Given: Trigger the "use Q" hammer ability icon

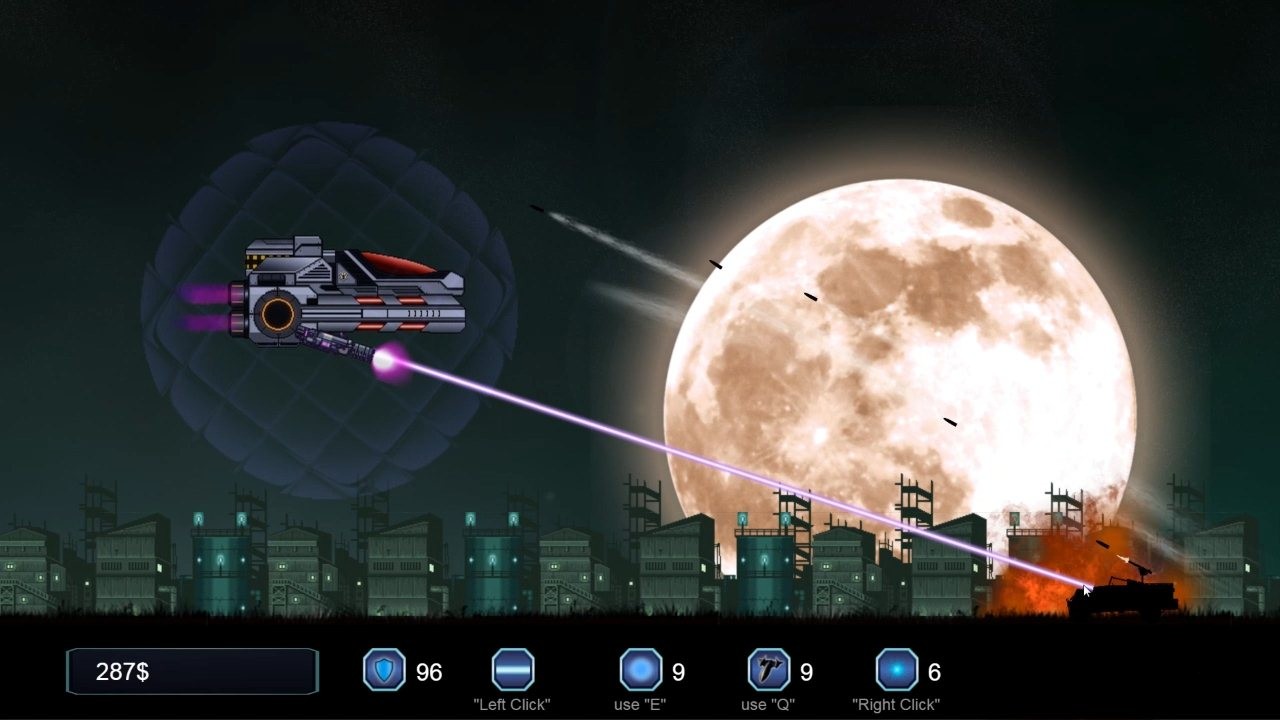Looking at the screenshot, I should coord(768,671).
